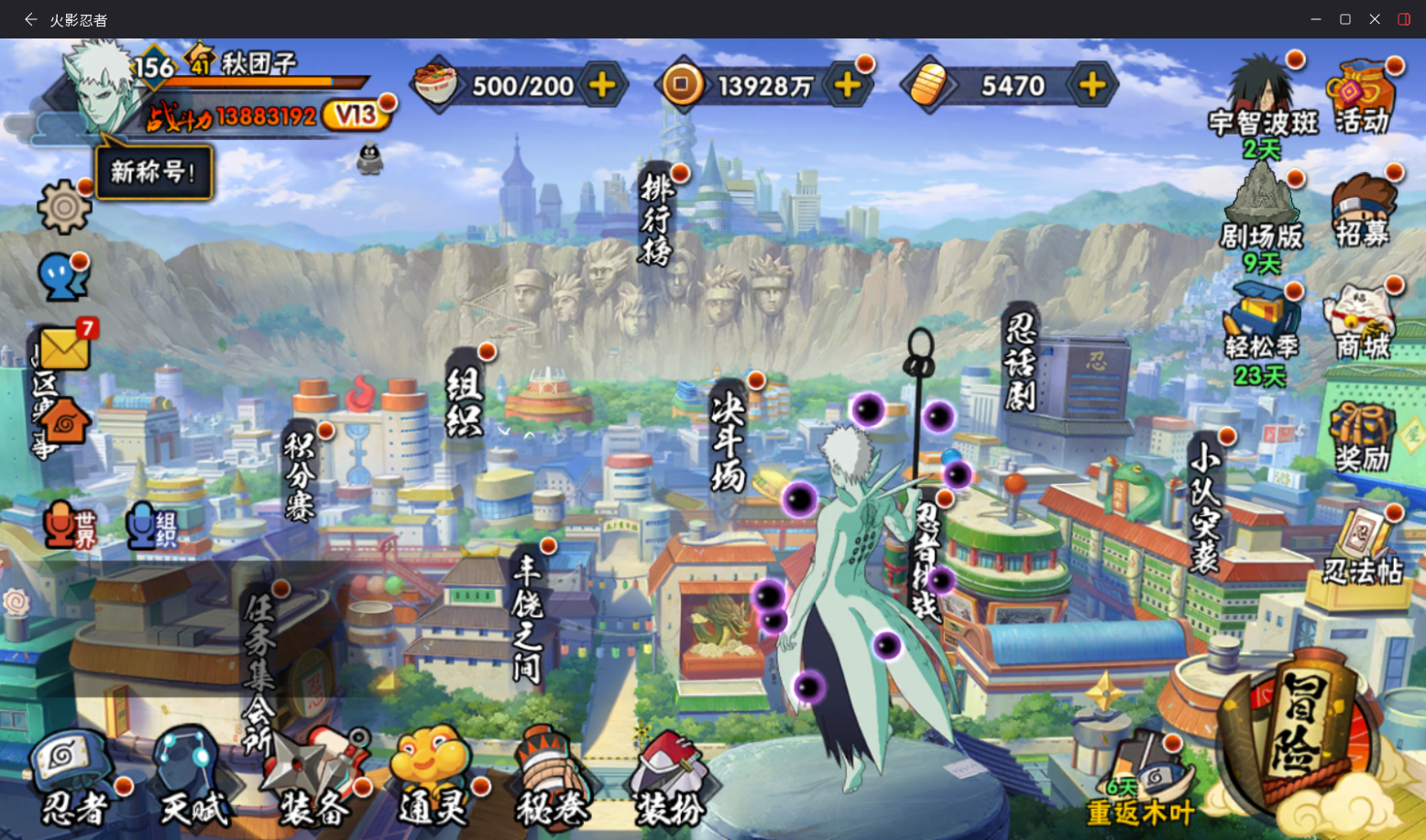View the 排行榜 leaderboard
The width and height of the screenshot is (1426, 840).
[656, 220]
